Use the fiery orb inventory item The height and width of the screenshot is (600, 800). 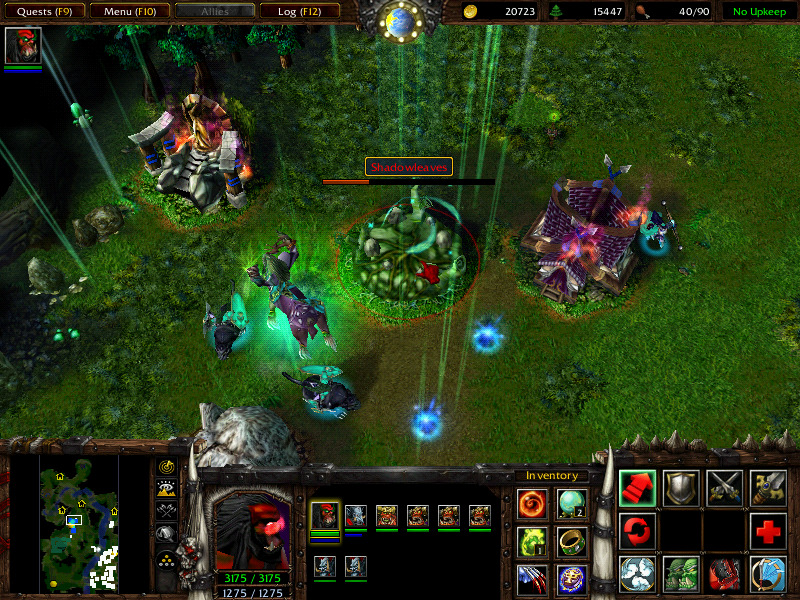[532, 503]
